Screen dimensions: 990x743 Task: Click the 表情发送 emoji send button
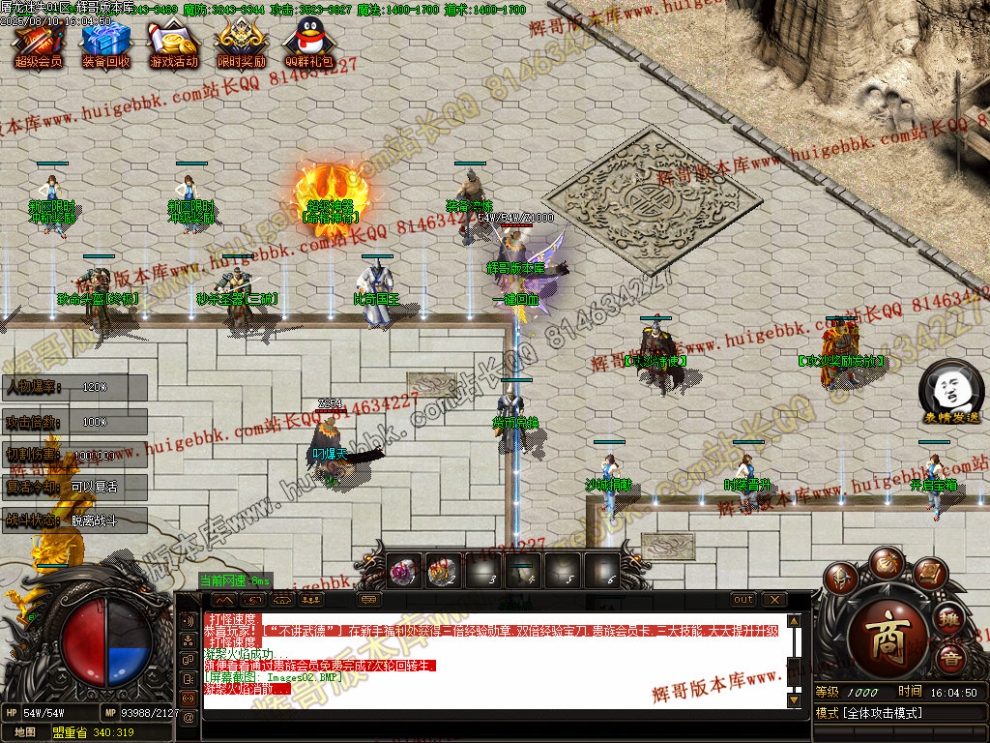click(x=950, y=394)
